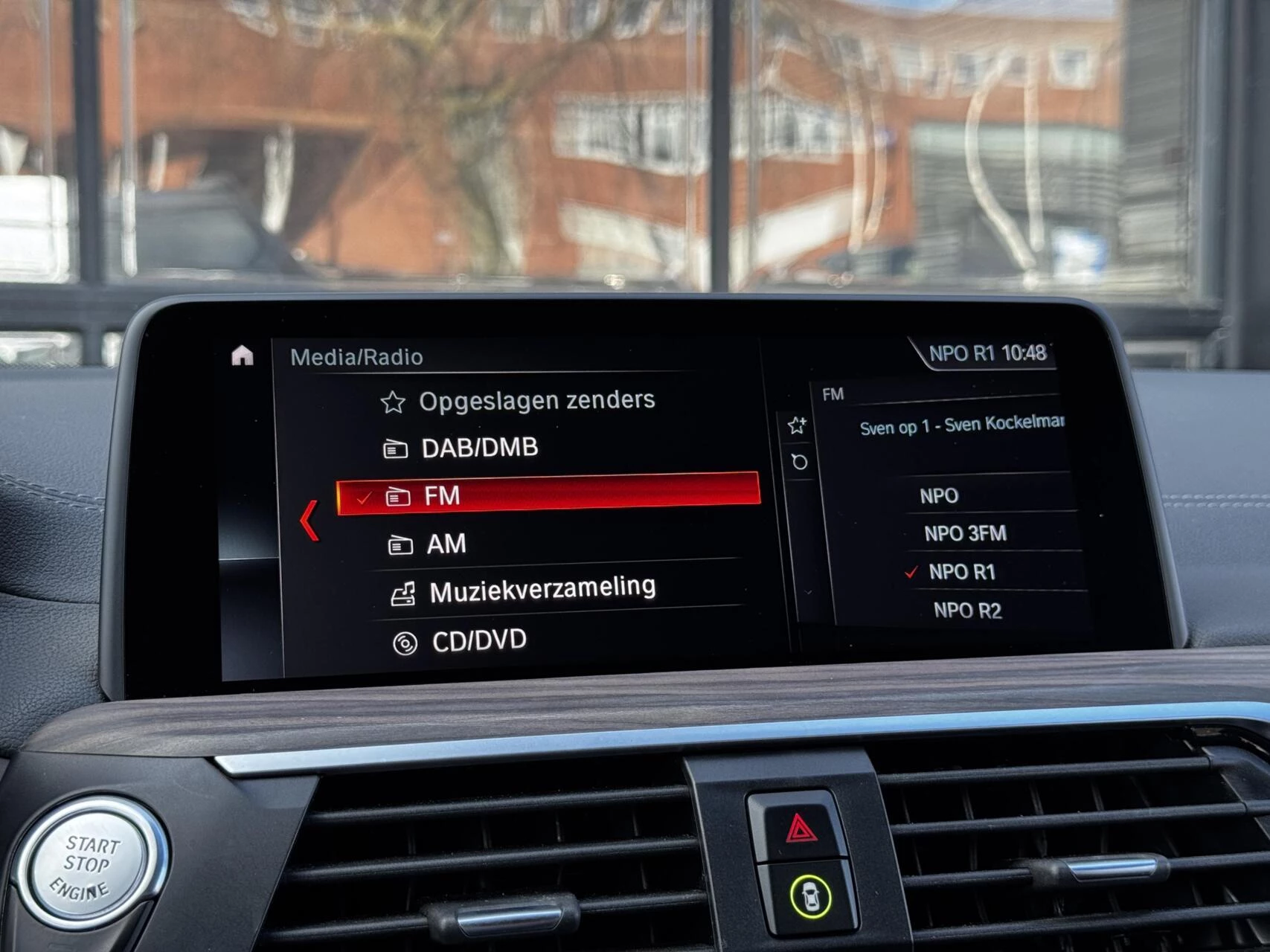The image size is (1270, 952).
Task: Tap the Media/Radio header
Action: (357, 356)
